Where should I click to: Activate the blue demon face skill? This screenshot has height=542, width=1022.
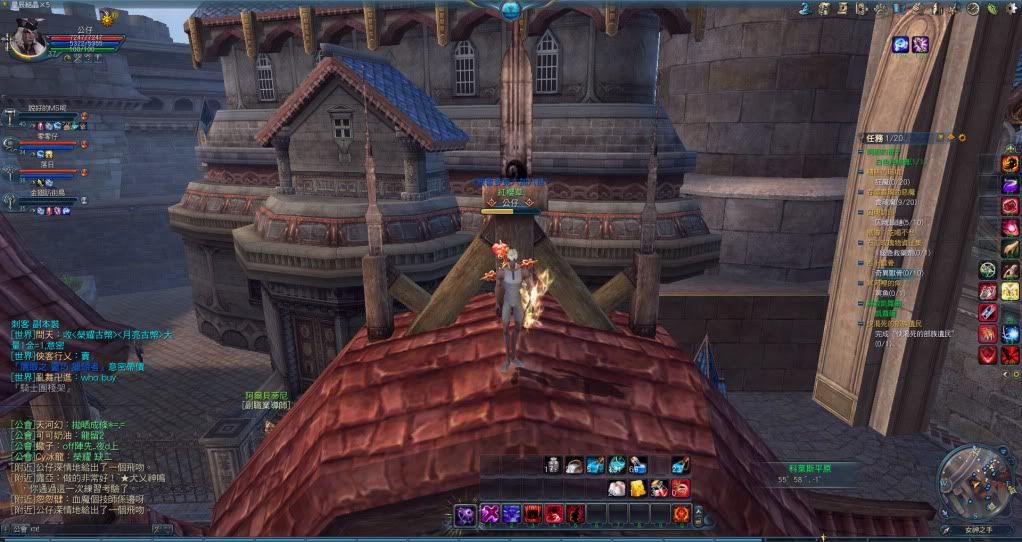point(513,513)
